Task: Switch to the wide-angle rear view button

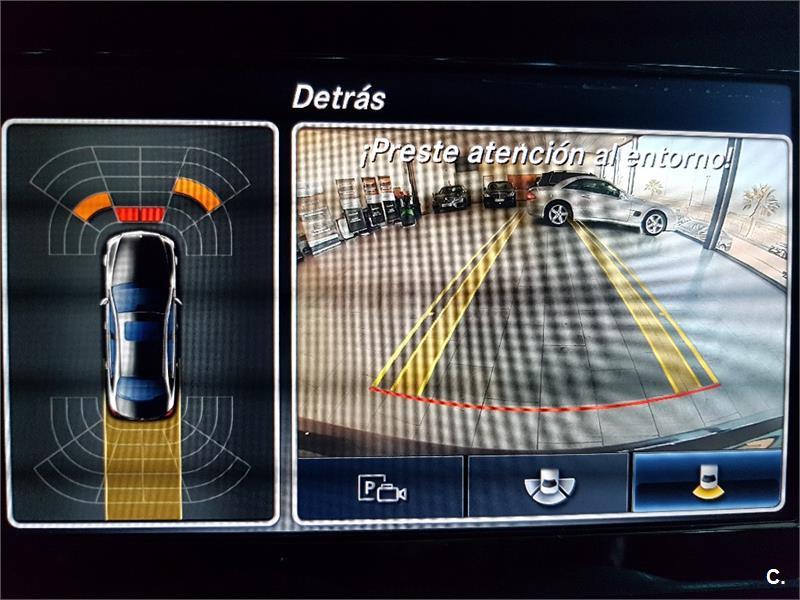Action: (x=548, y=488)
